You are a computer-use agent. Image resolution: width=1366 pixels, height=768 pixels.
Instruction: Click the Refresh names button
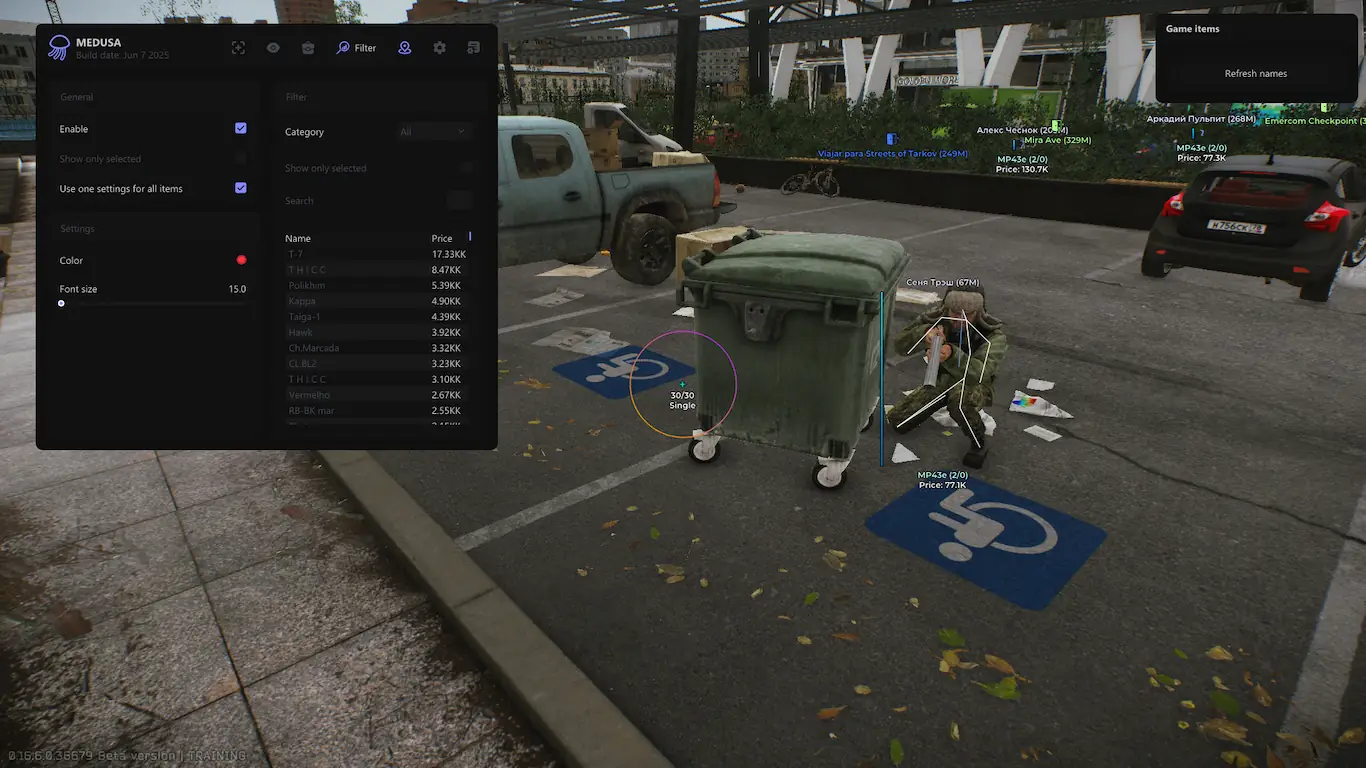pos(1255,74)
